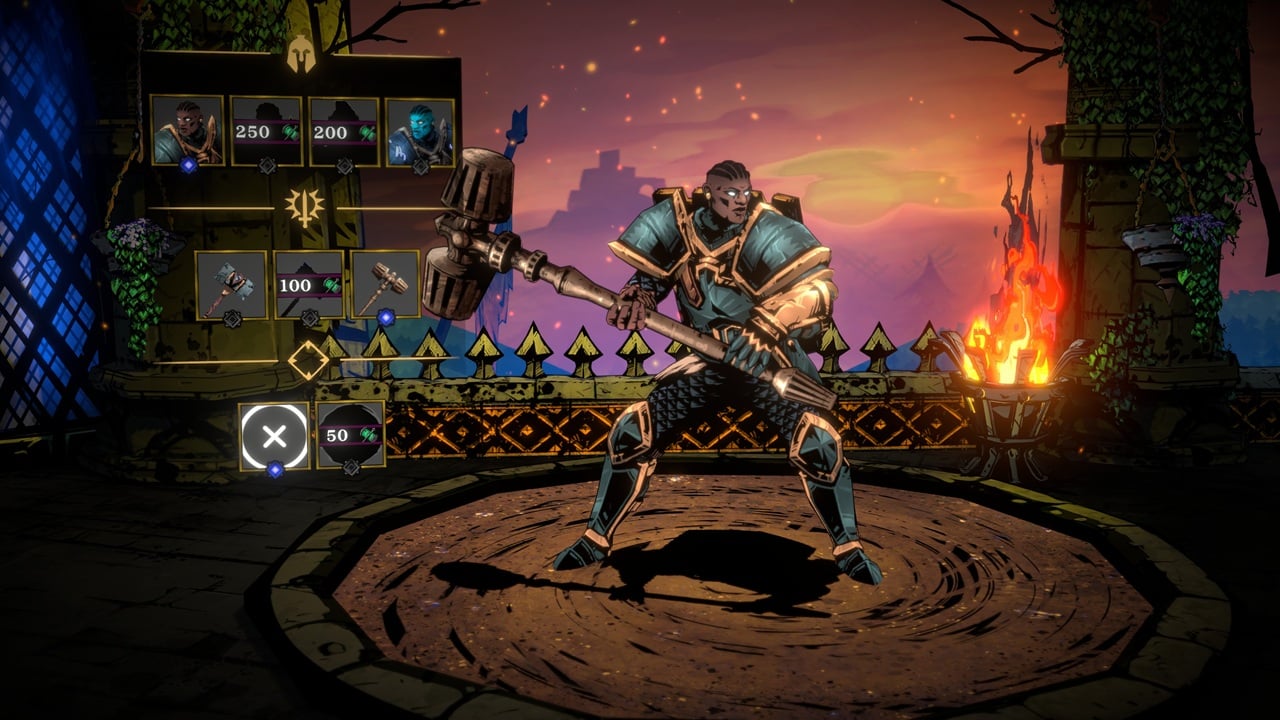1280x720 pixels.
Task: Equip the blue-headed hammer weapon skin
Action: [231, 284]
